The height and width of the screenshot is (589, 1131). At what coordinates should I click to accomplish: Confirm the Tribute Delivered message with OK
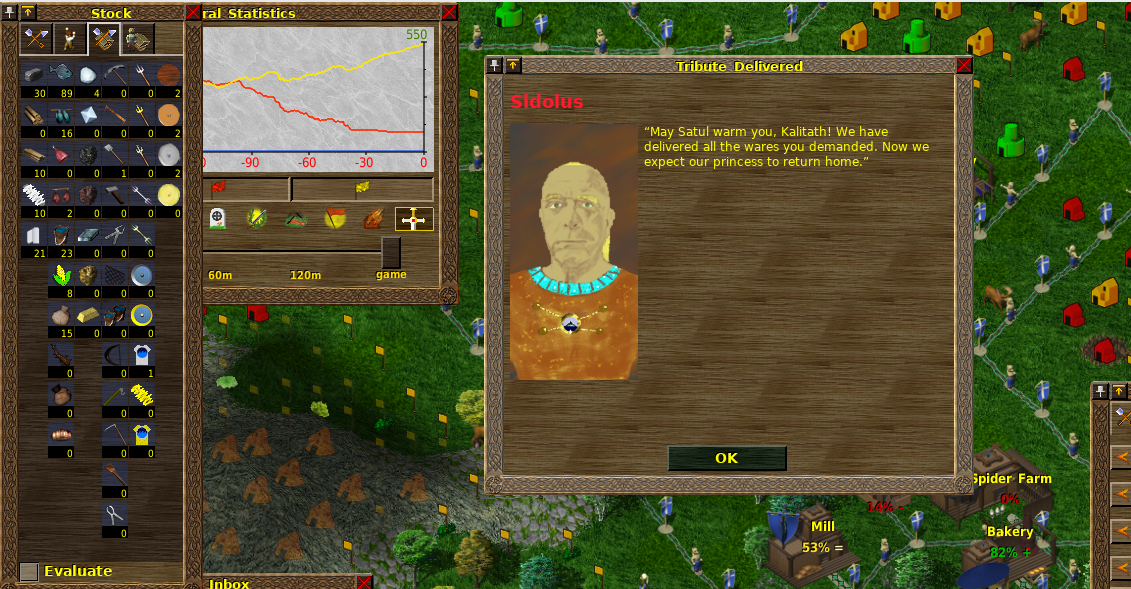[726, 458]
